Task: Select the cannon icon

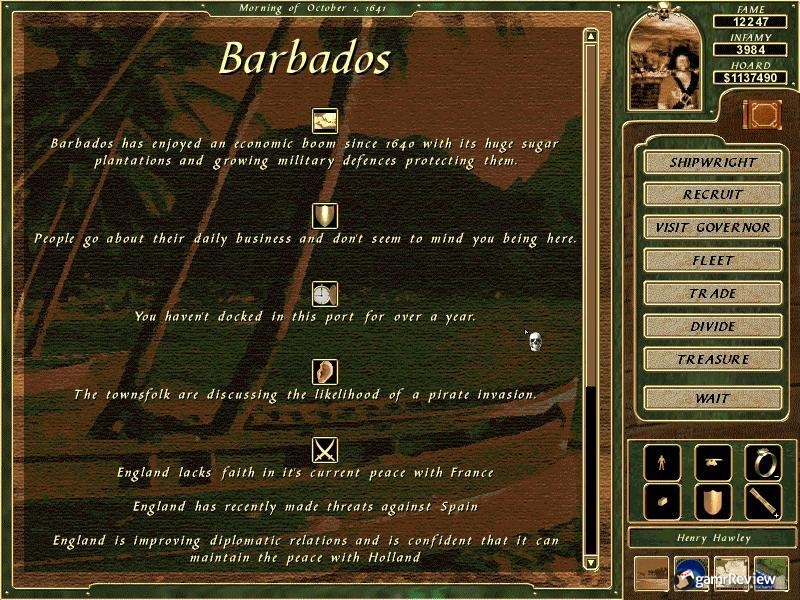Action: (713, 462)
